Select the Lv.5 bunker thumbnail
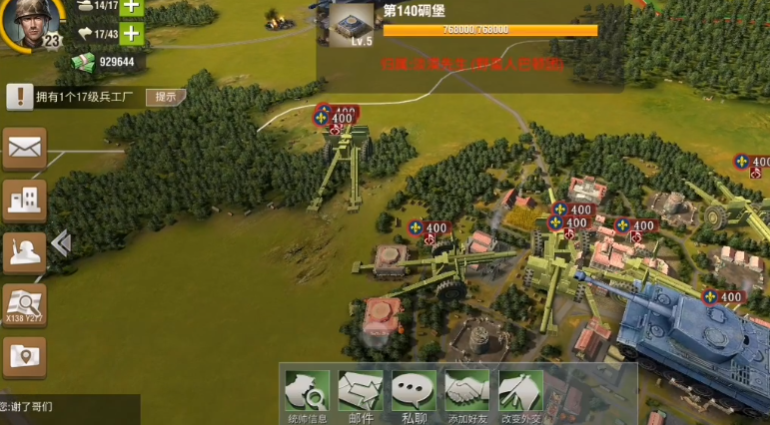 pos(348,27)
